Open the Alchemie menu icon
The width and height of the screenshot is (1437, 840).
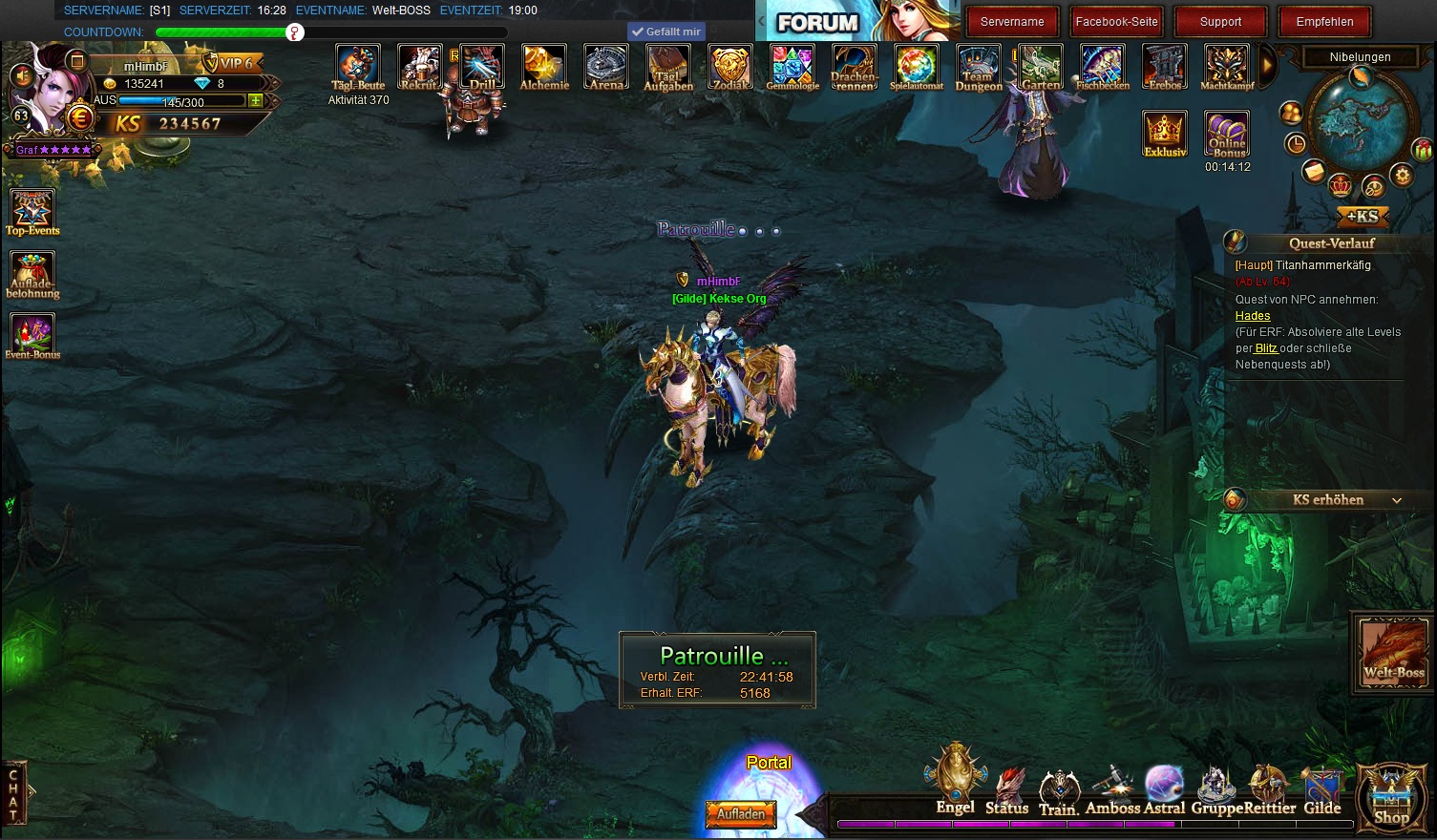click(544, 67)
